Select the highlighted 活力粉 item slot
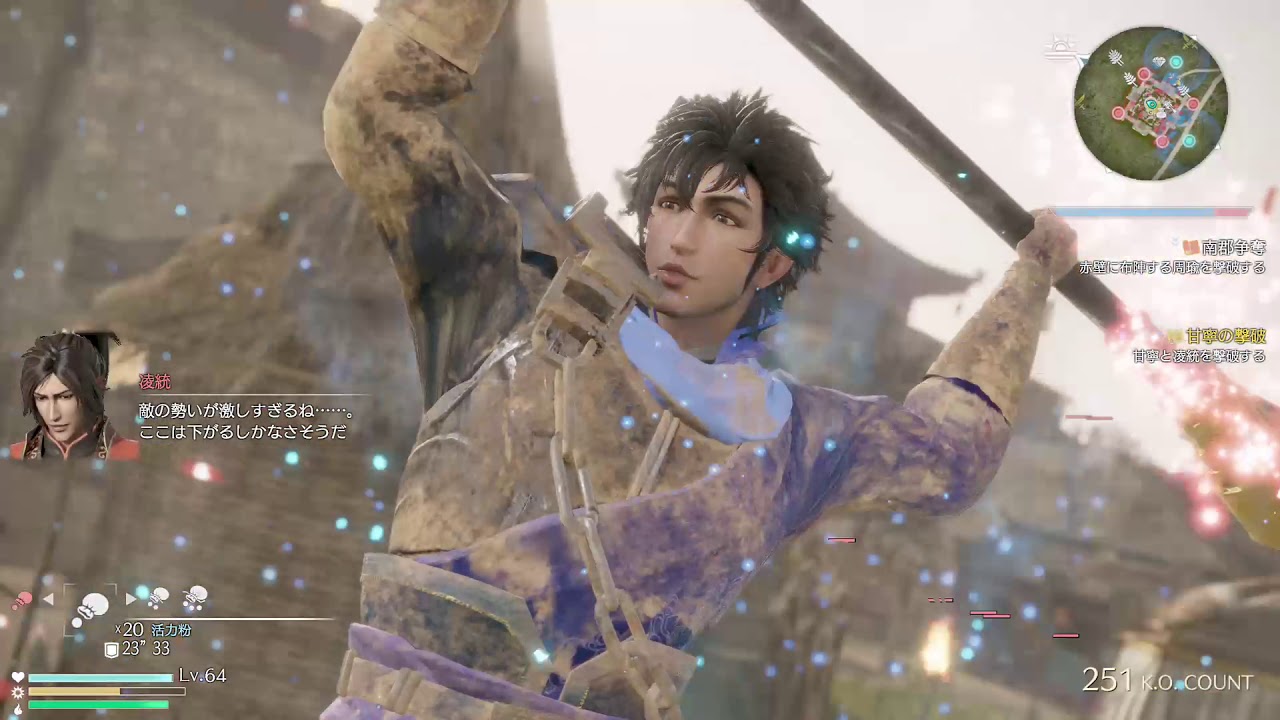The image size is (1280, 720). click(x=92, y=606)
